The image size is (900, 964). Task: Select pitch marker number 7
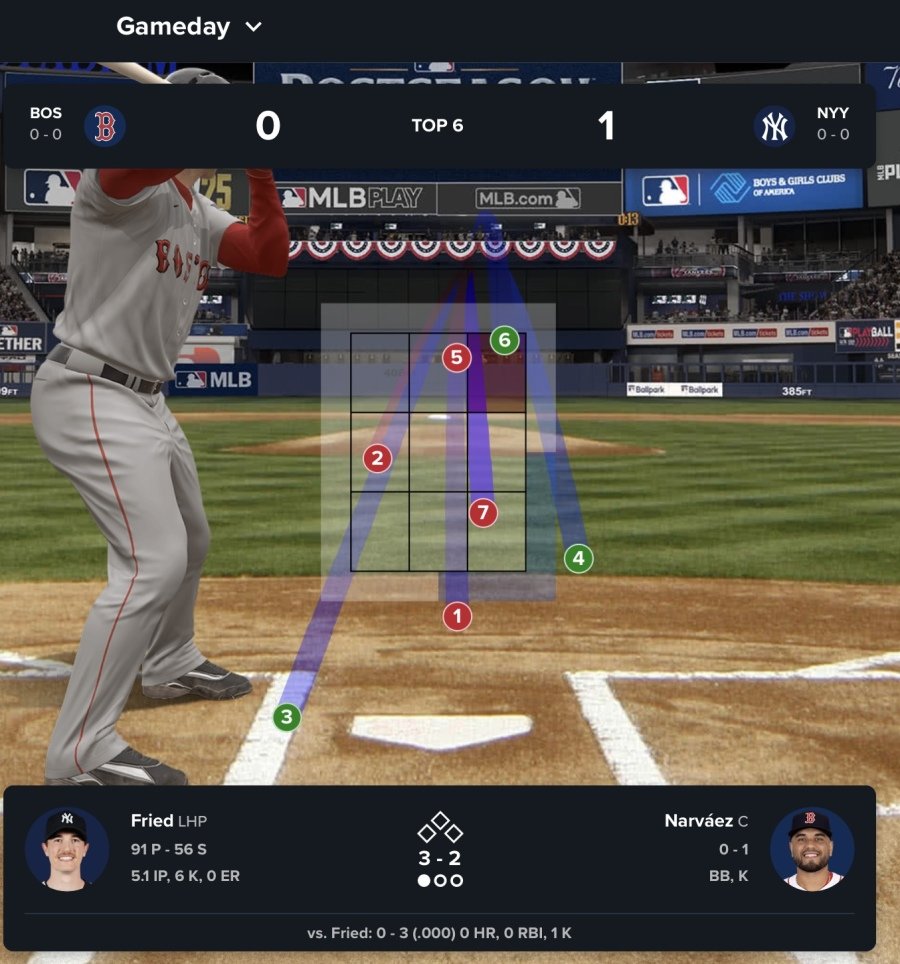tap(483, 513)
